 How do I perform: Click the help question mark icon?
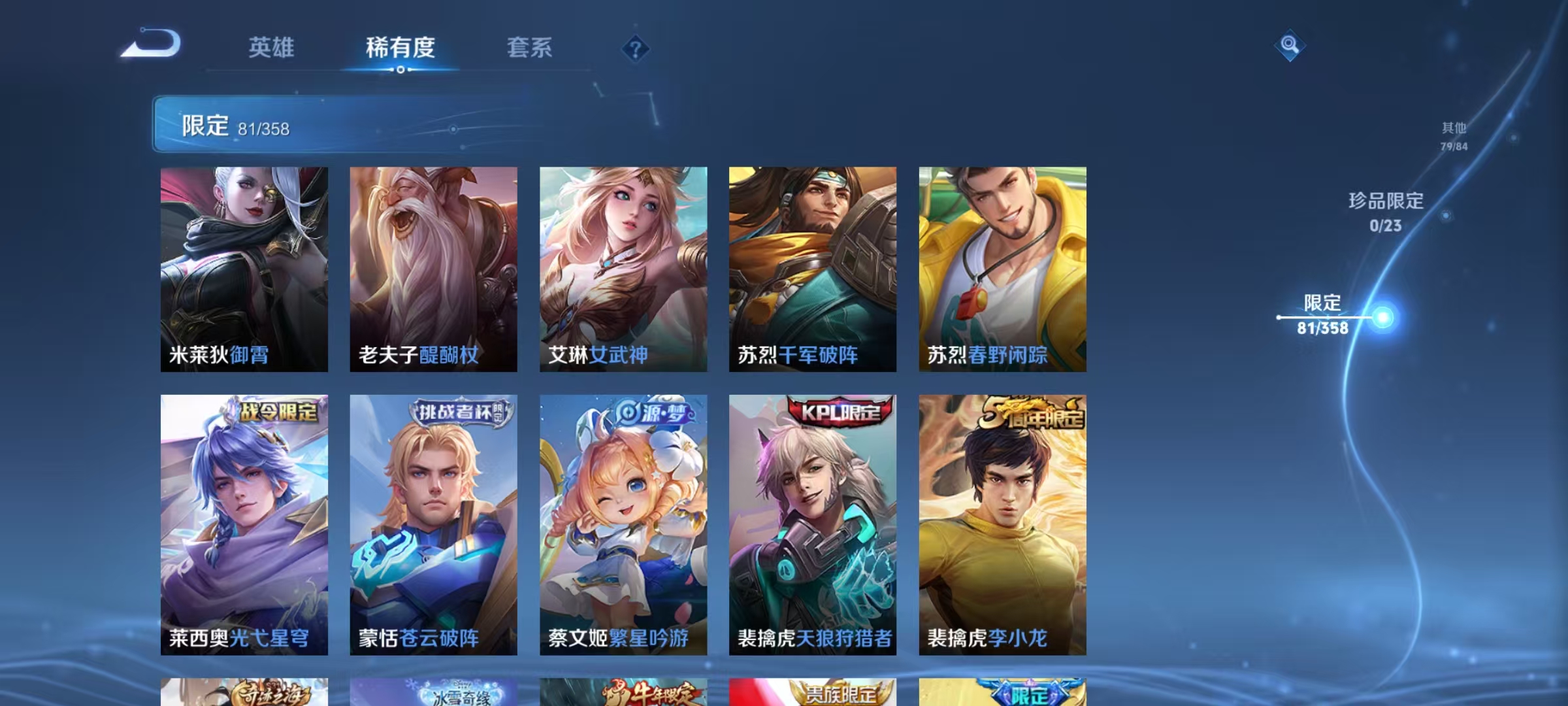[x=635, y=47]
